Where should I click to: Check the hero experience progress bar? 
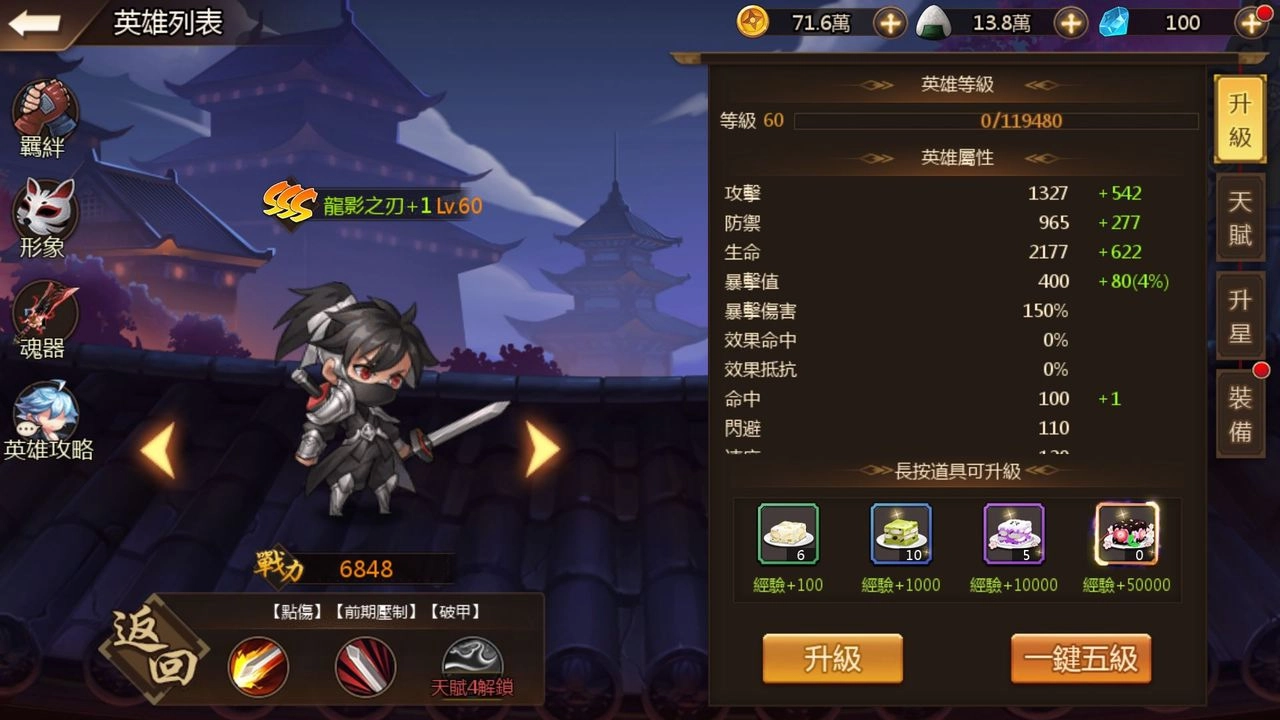click(x=995, y=120)
